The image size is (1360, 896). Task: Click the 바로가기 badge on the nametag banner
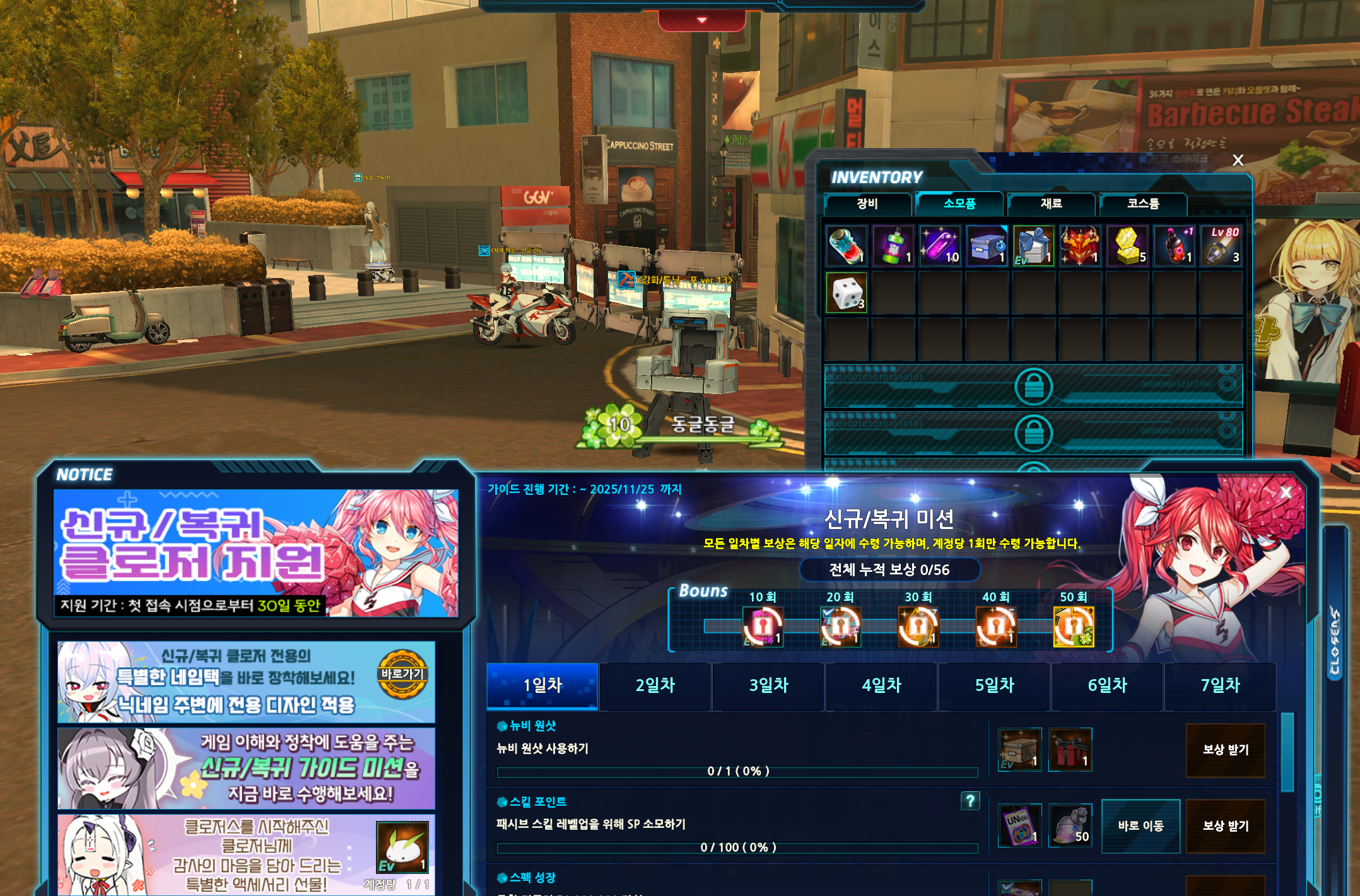(x=402, y=674)
